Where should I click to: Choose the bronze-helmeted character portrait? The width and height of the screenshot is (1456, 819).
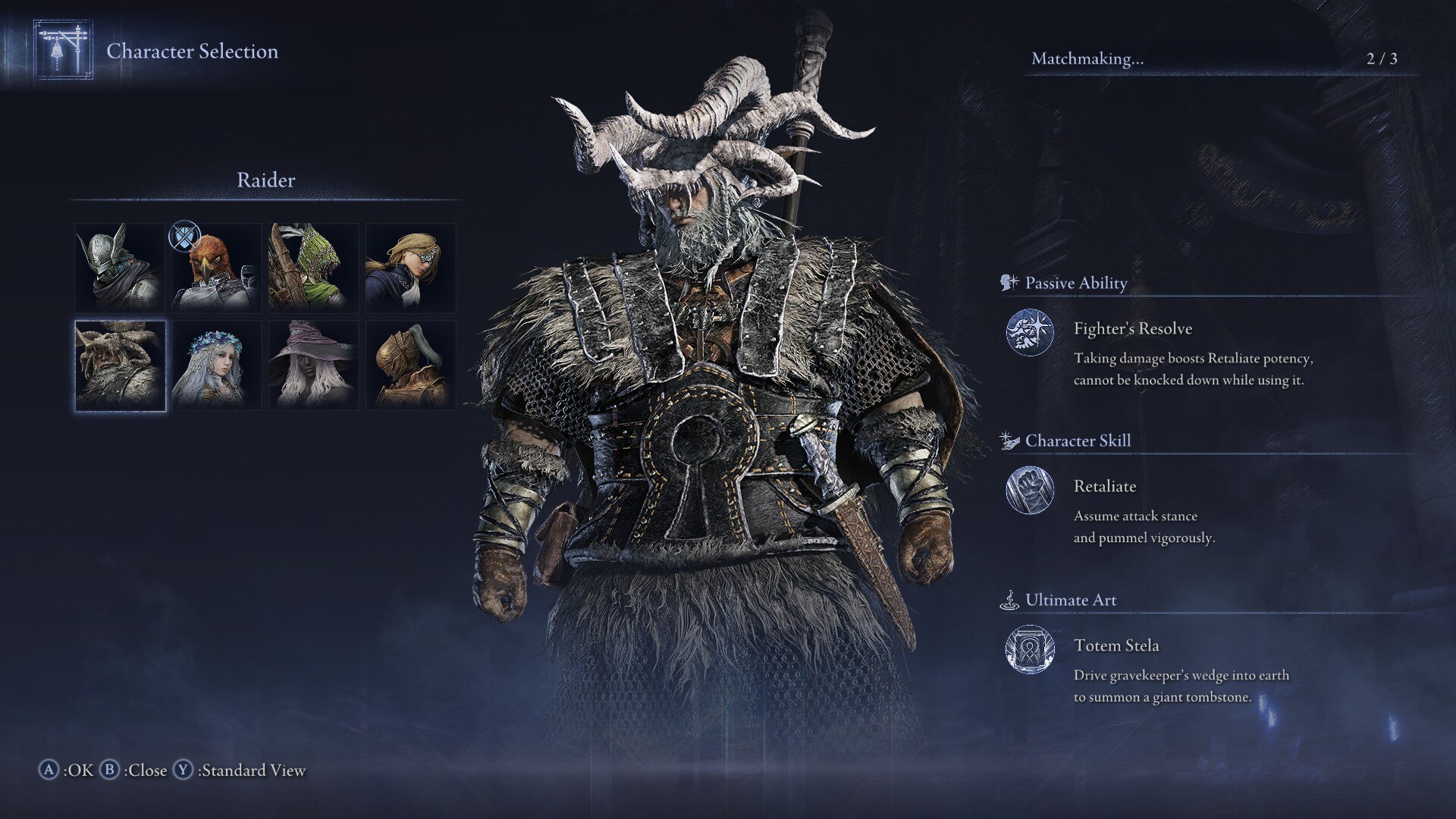(410, 366)
